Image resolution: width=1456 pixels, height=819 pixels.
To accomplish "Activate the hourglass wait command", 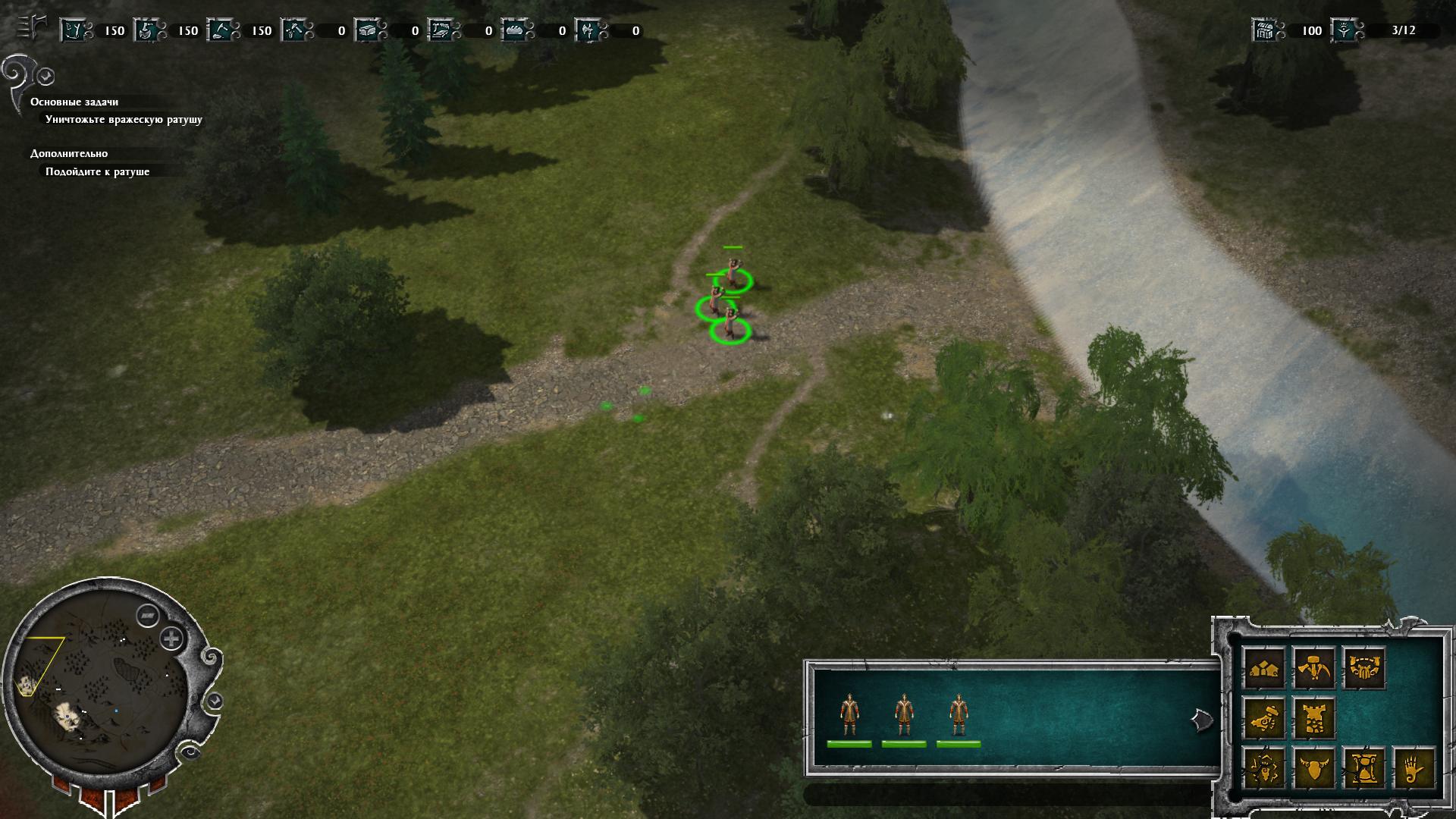I will 1363,768.
